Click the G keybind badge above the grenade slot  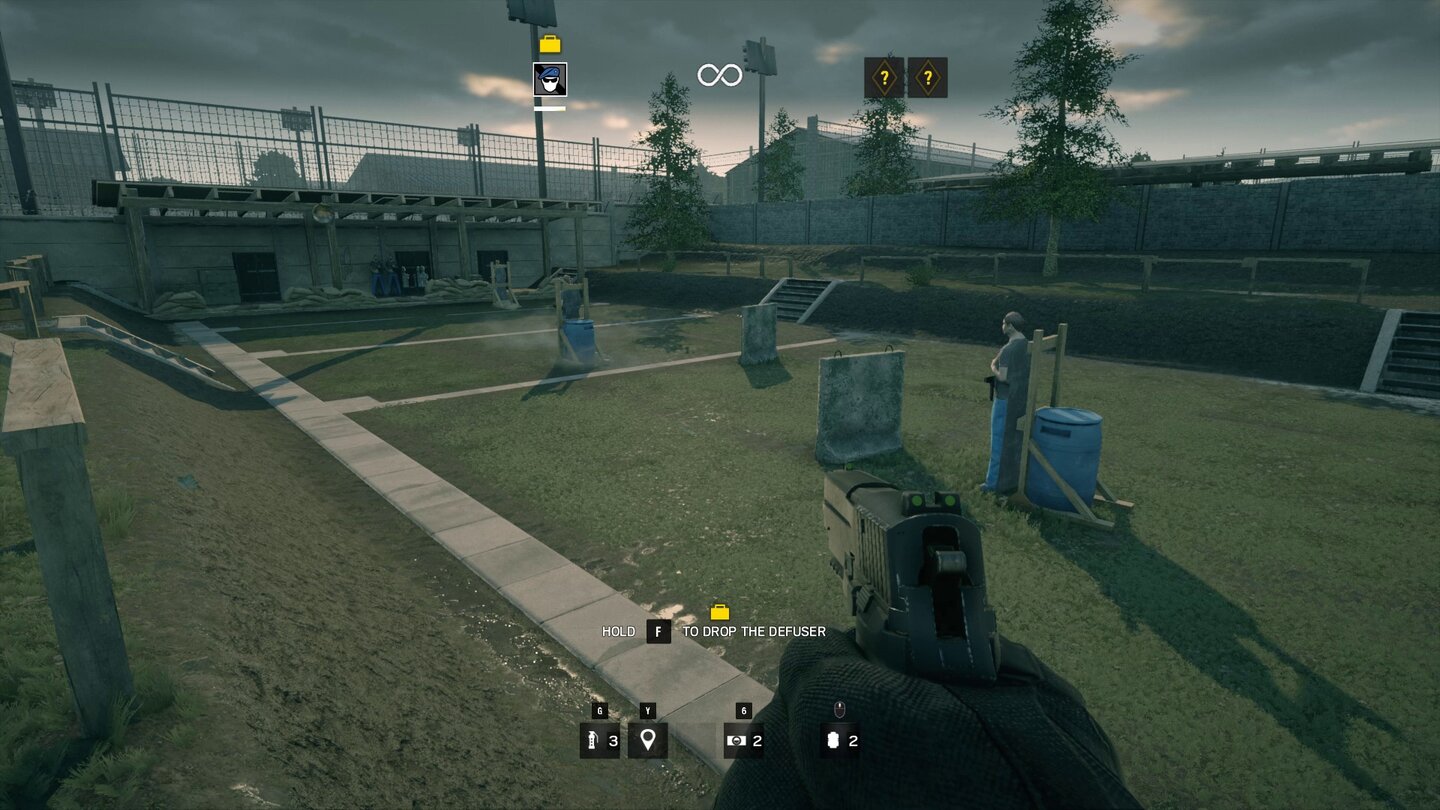click(599, 713)
